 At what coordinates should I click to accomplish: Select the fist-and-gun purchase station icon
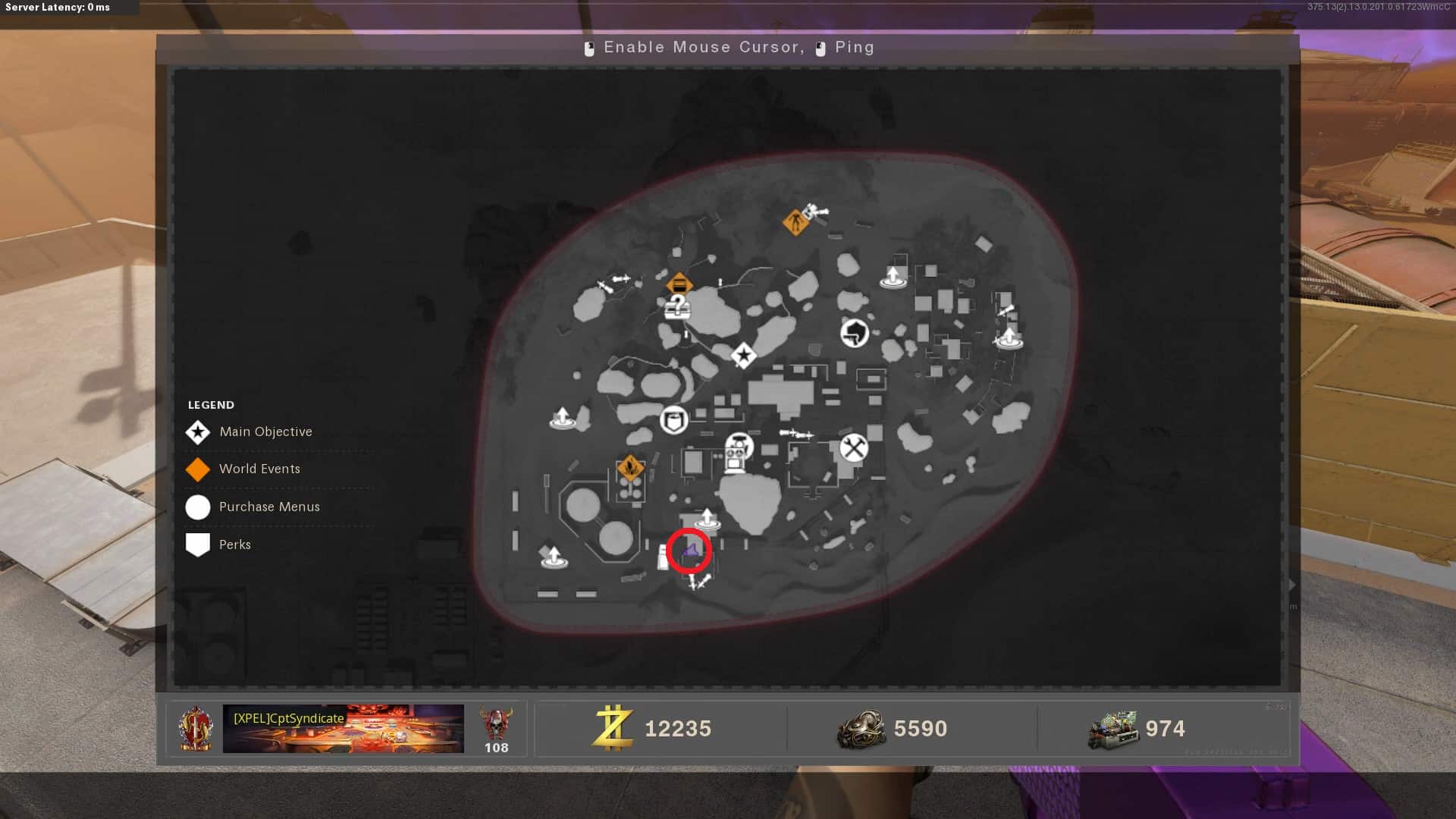click(855, 332)
